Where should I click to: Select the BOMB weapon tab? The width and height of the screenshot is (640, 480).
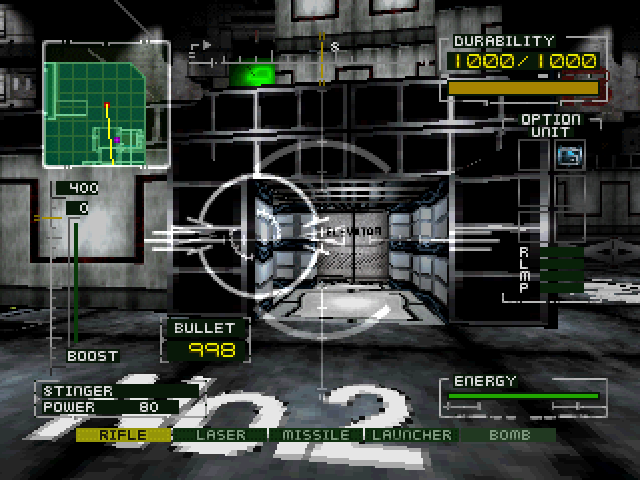pyautogui.click(x=507, y=435)
